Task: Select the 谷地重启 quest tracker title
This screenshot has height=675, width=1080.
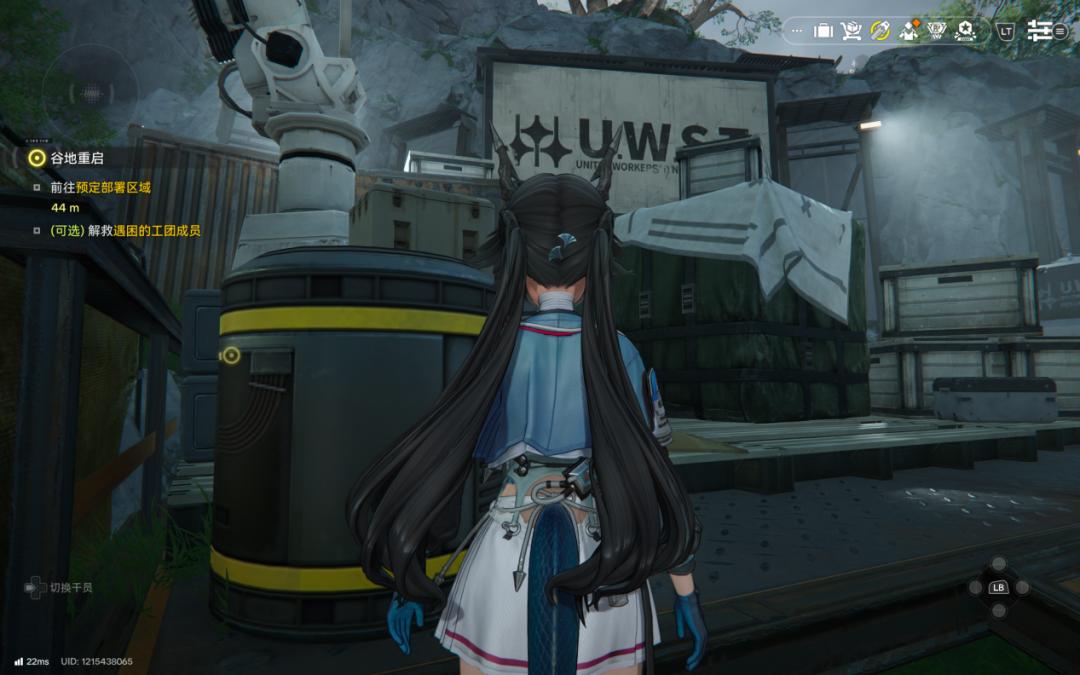Action: pos(77,157)
